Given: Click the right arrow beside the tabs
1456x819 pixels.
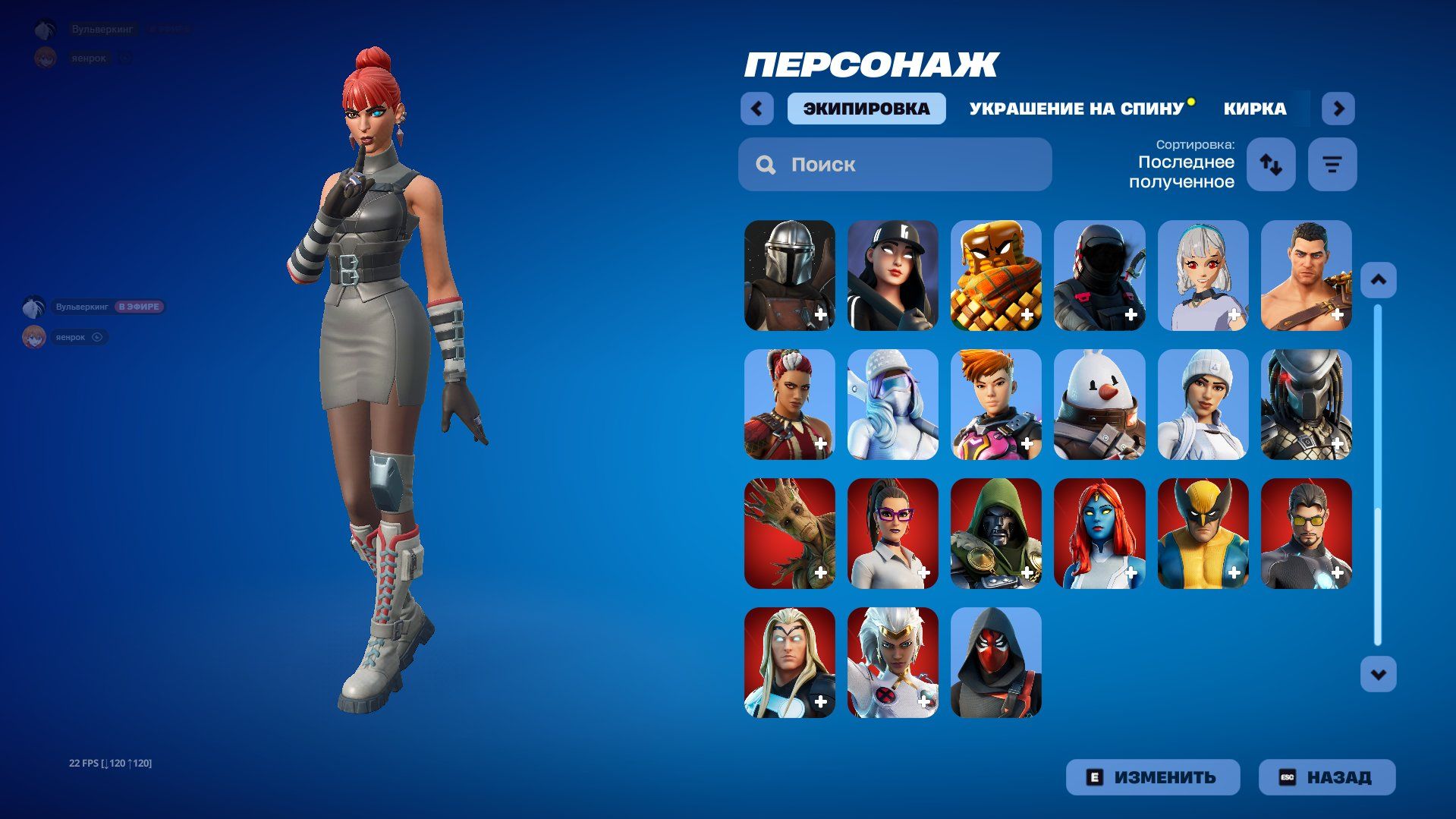Looking at the screenshot, I should [1338, 109].
